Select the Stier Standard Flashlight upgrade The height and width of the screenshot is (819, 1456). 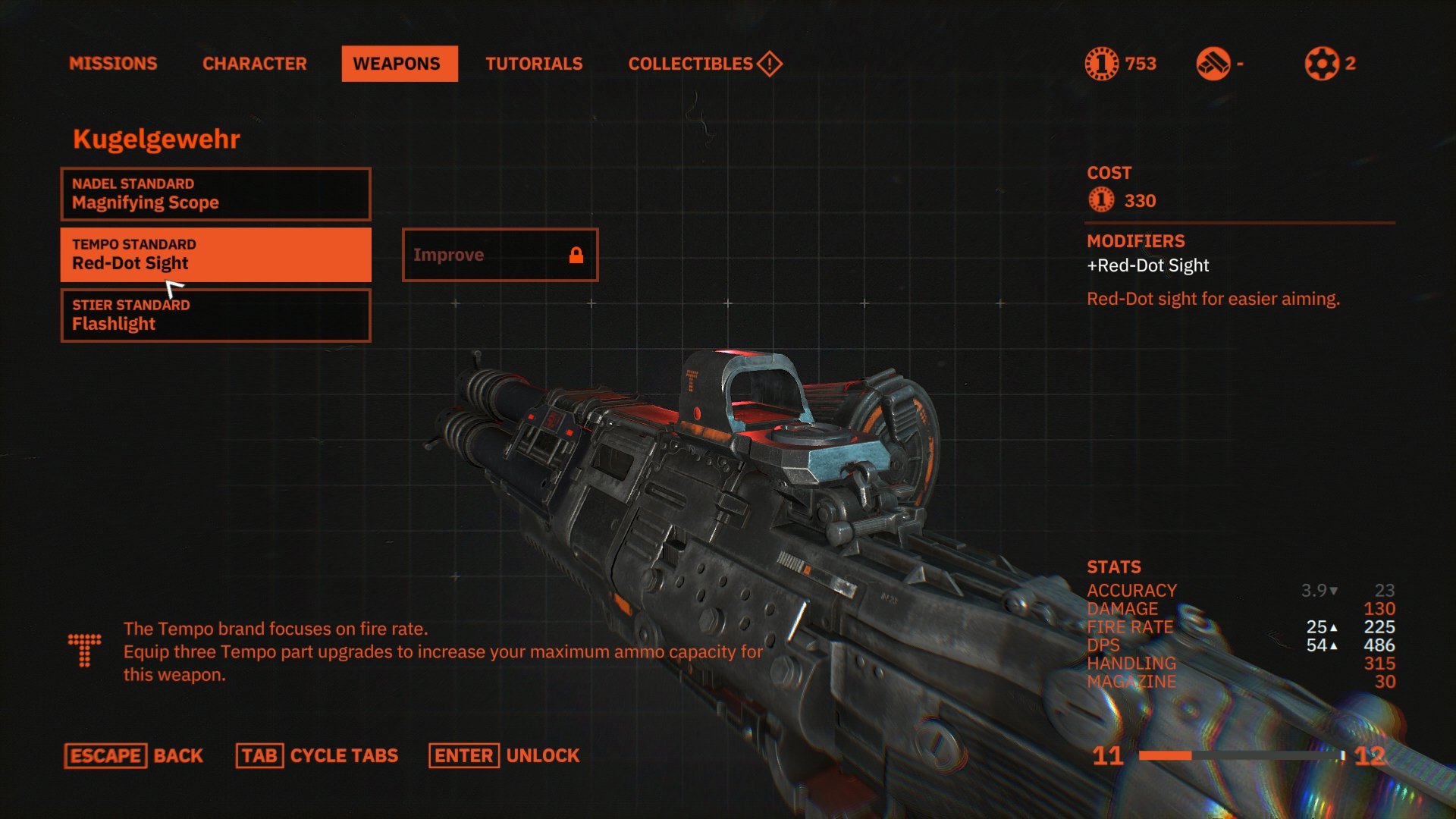pyautogui.click(x=215, y=315)
